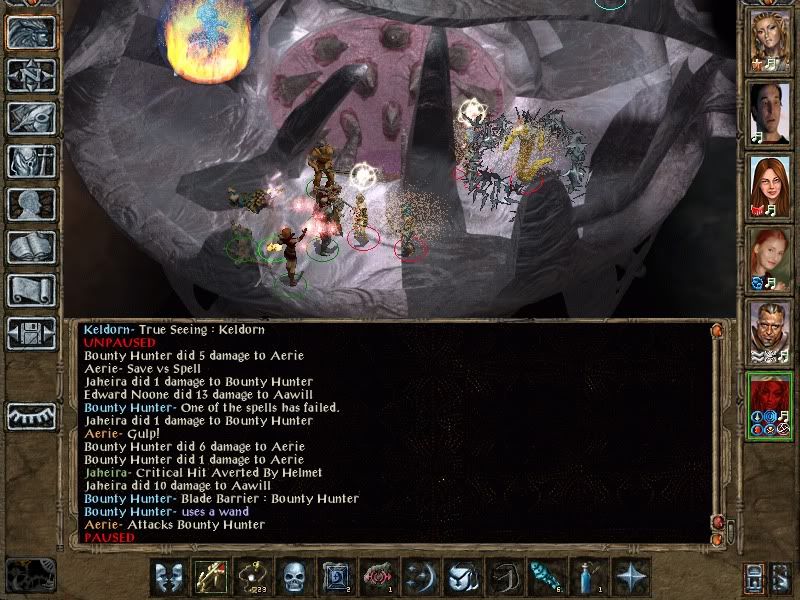Image resolution: width=800 pixels, height=600 pixels.
Task: Open the mage spellbook
Action: tap(30, 247)
